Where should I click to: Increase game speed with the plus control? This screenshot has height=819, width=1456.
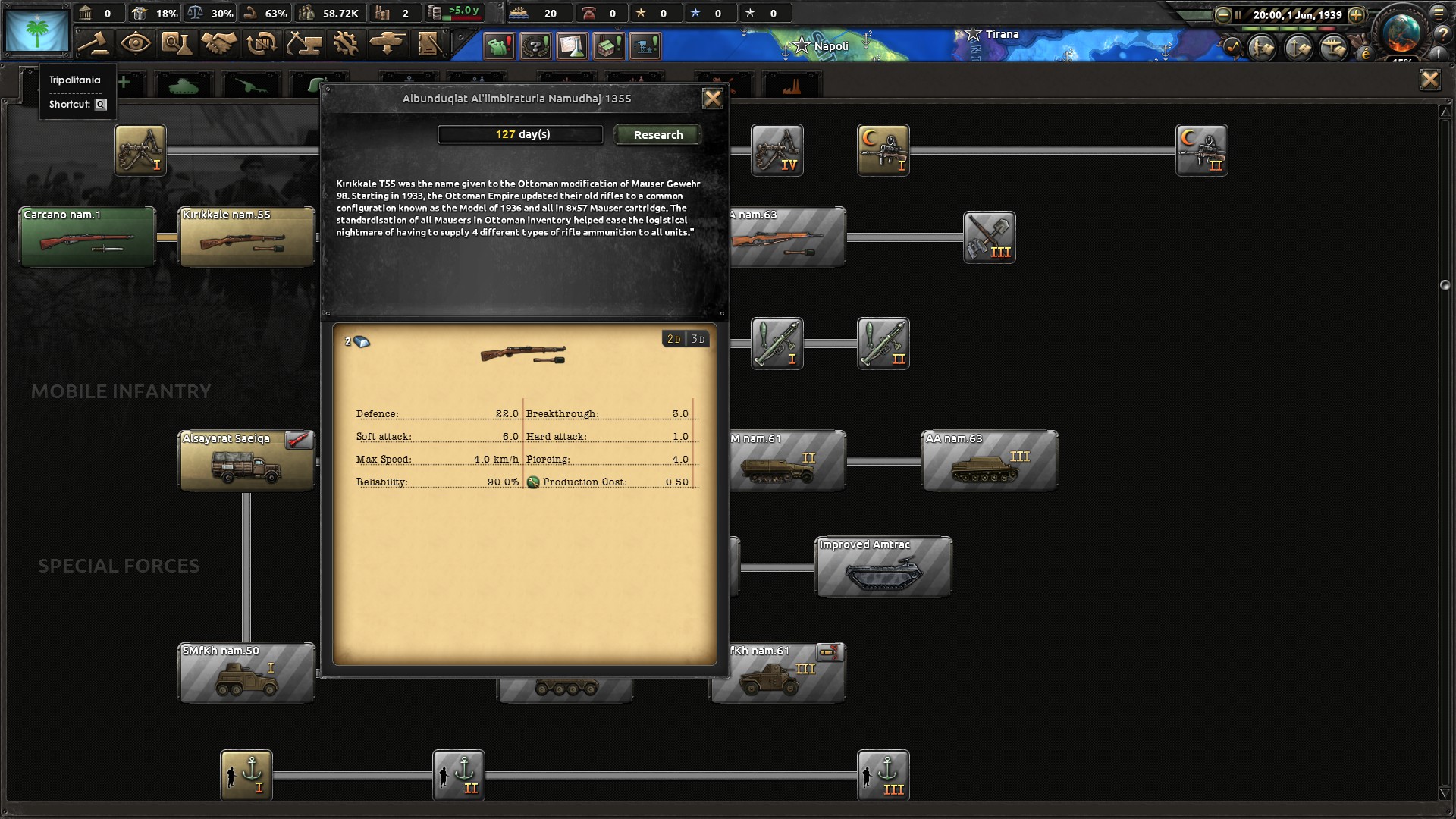[1356, 14]
